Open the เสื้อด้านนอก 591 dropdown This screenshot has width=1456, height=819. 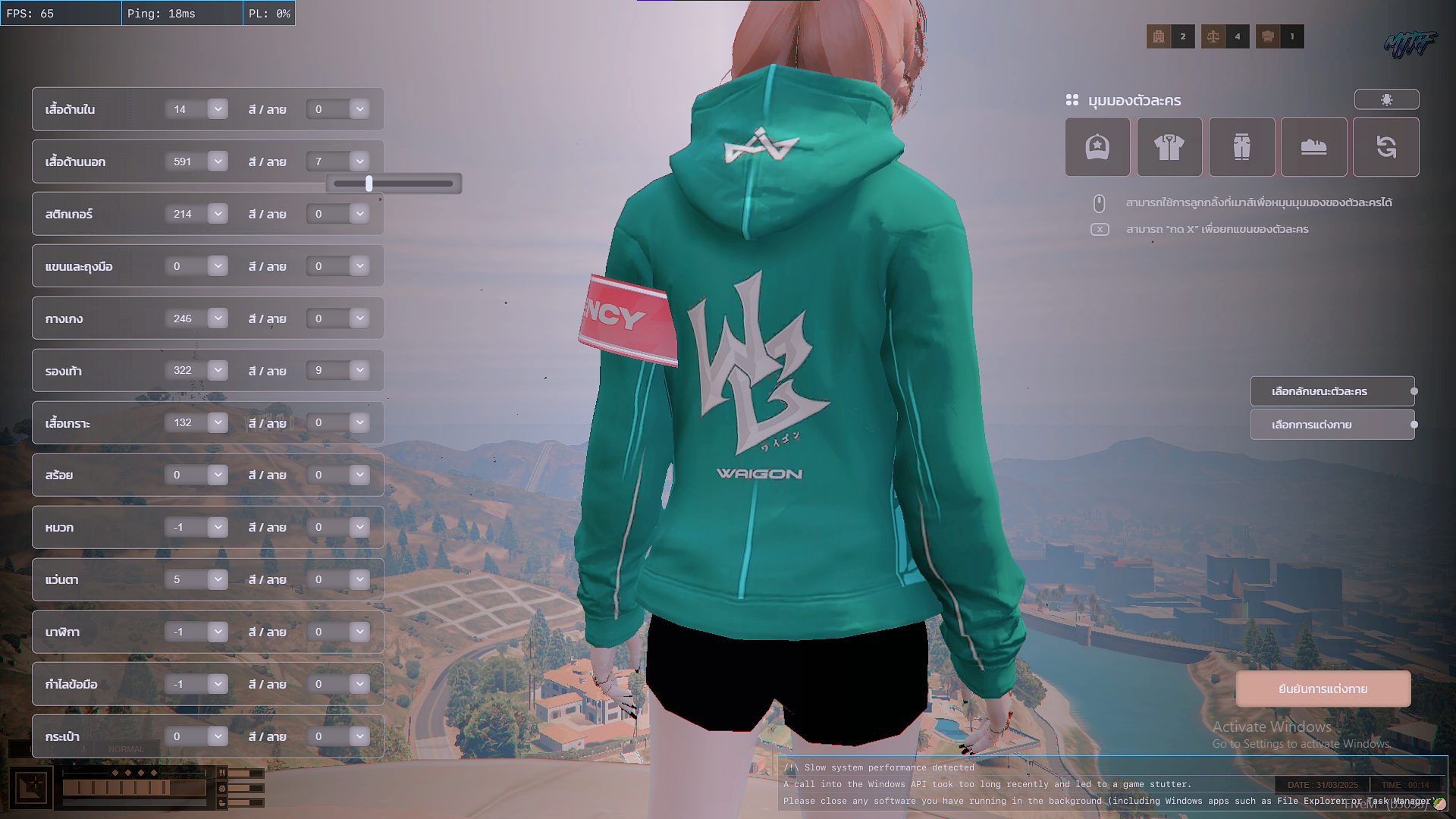(218, 162)
